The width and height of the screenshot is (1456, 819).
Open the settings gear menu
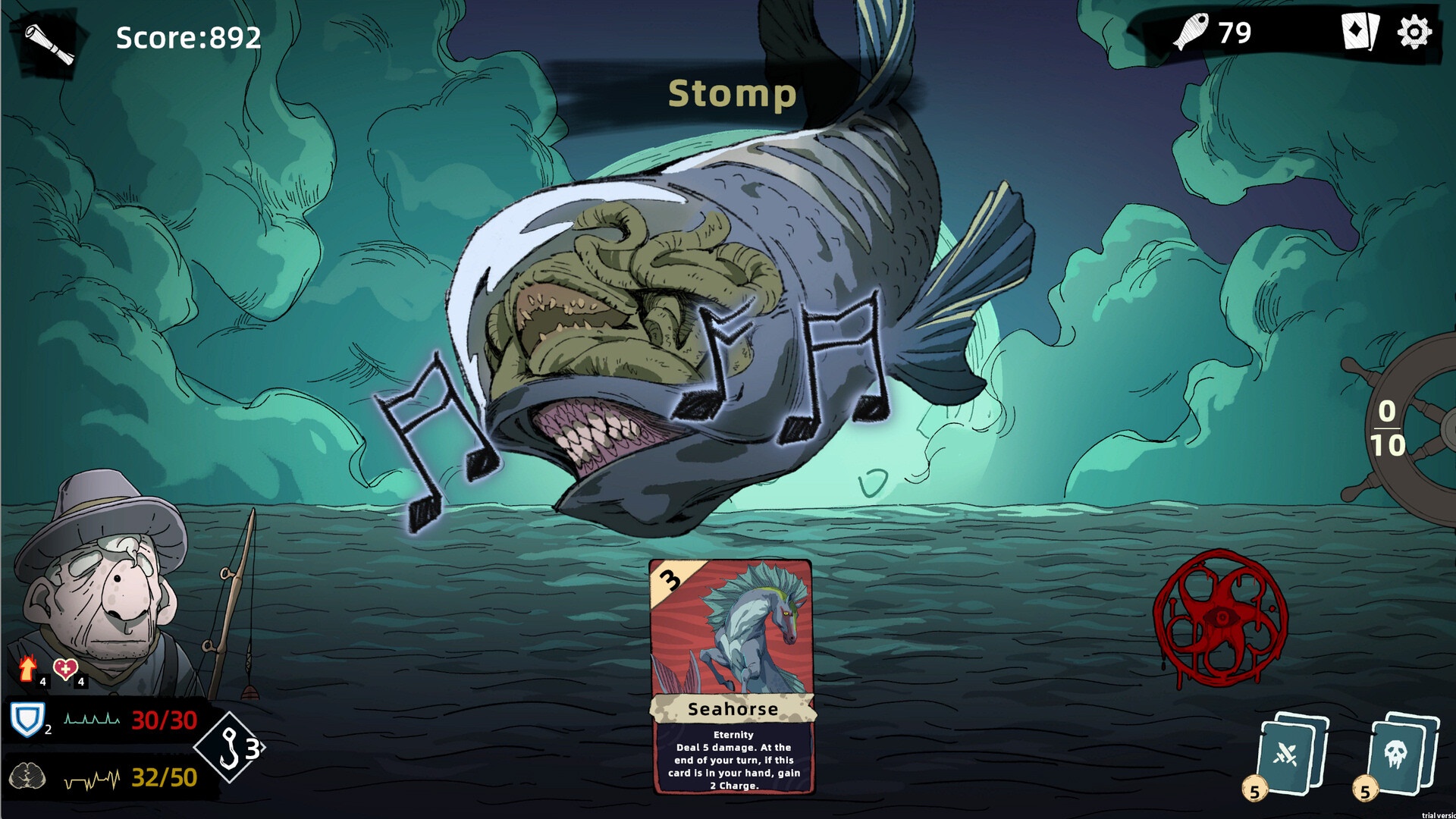tap(1414, 33)
